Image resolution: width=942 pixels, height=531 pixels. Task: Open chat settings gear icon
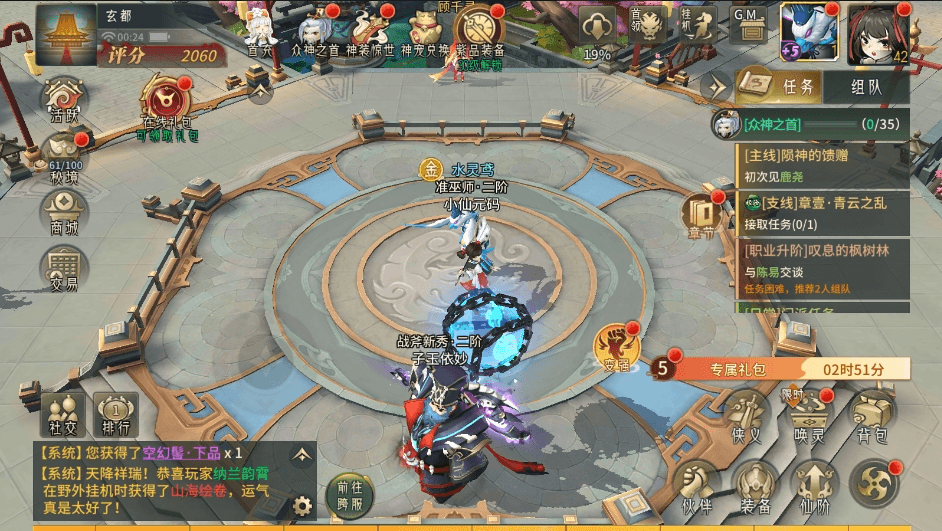pyautogui.click(x=299, y=506)
